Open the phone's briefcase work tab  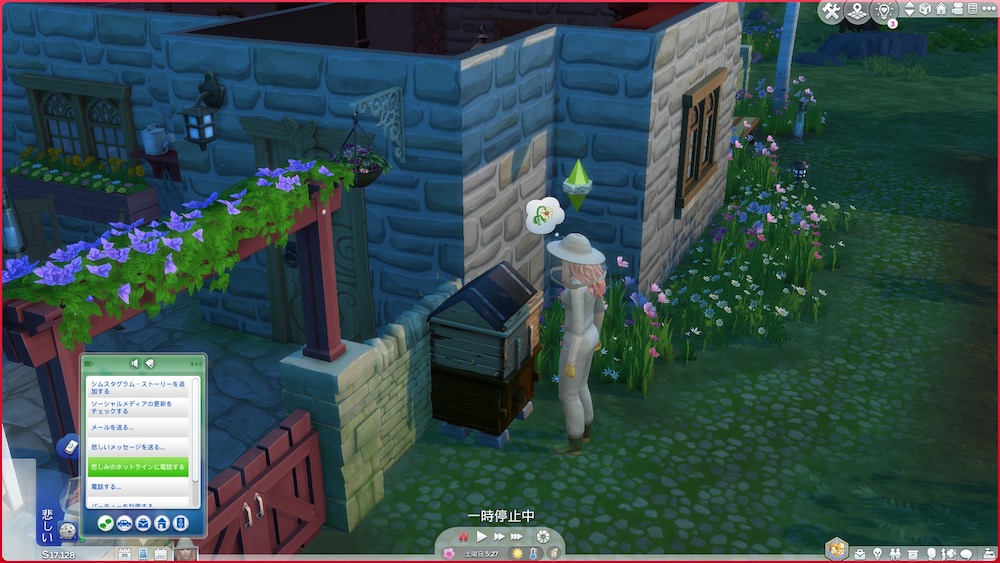point(142,523)
